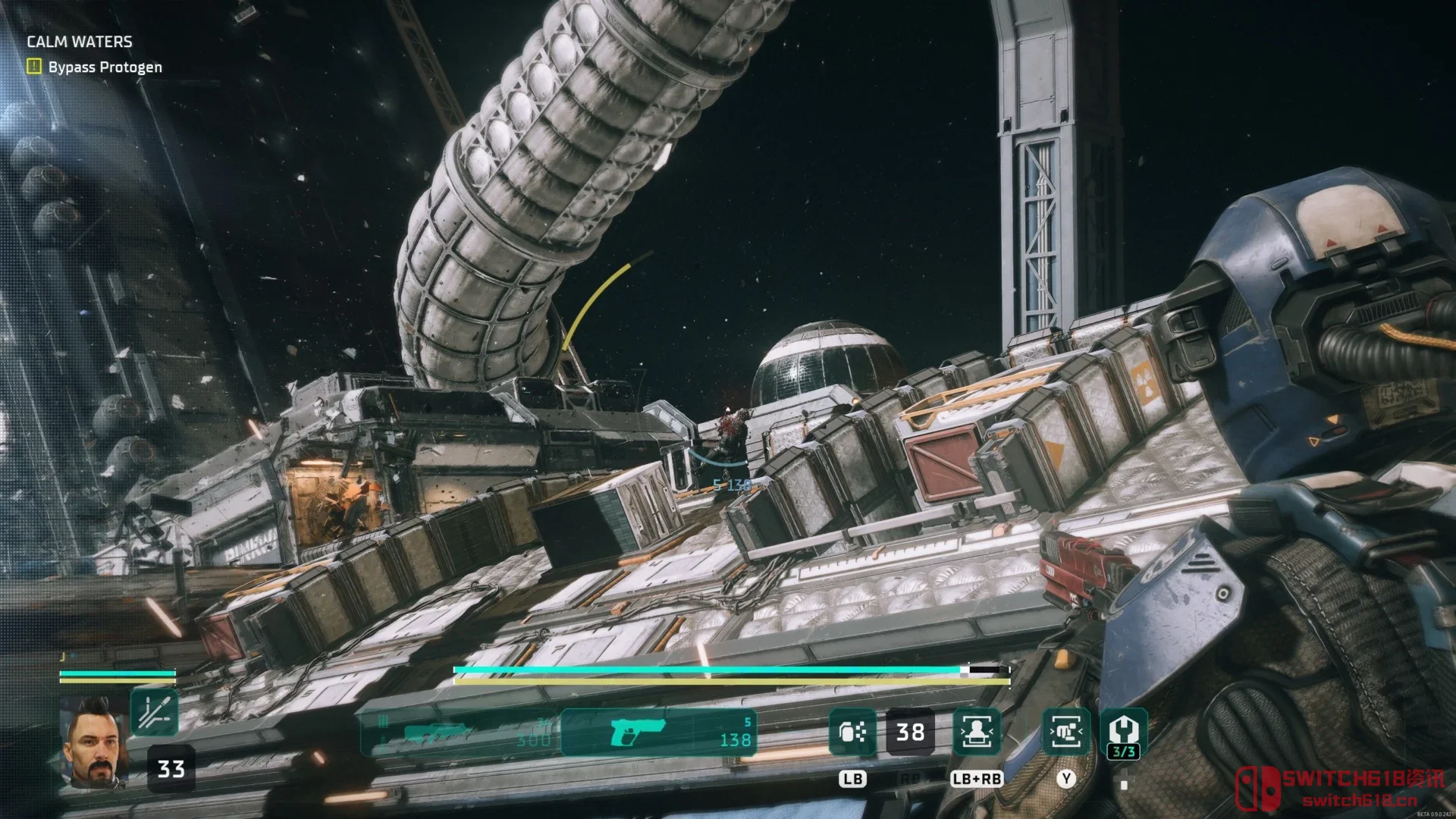
Task: Select the ability slot on 38 cooldown
Action: [x=910, y=732]
